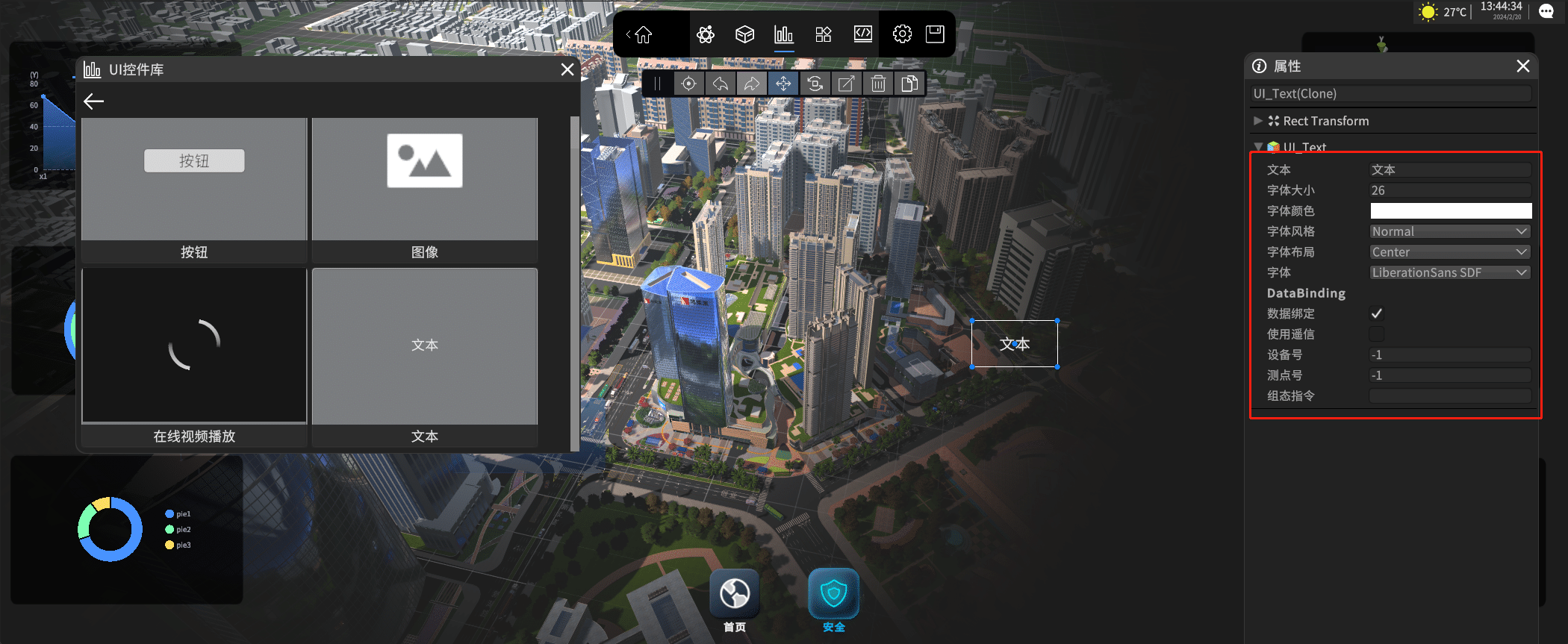1568x644 pixels.
Task: Open the atom icon tool
Action: [x=706, y=34]
